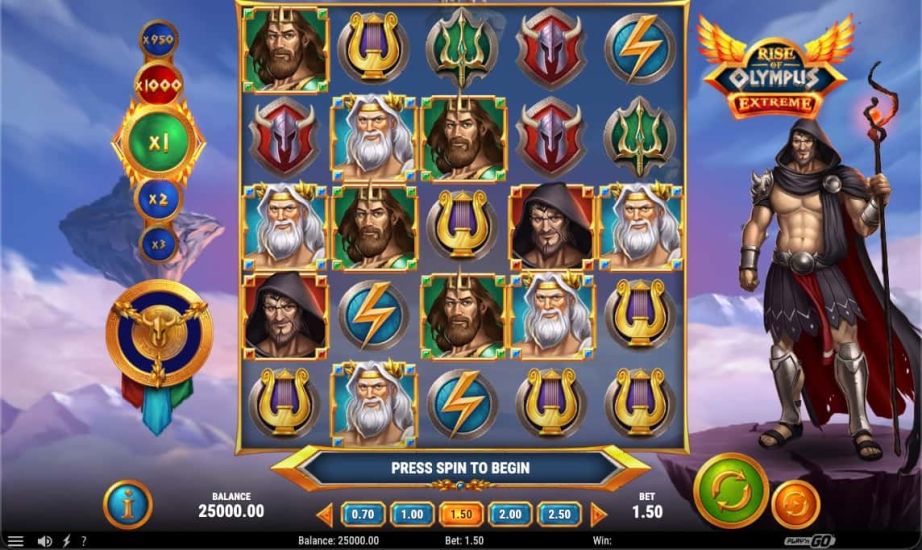Pick the 2.50 bet value

tap(559, 514)
